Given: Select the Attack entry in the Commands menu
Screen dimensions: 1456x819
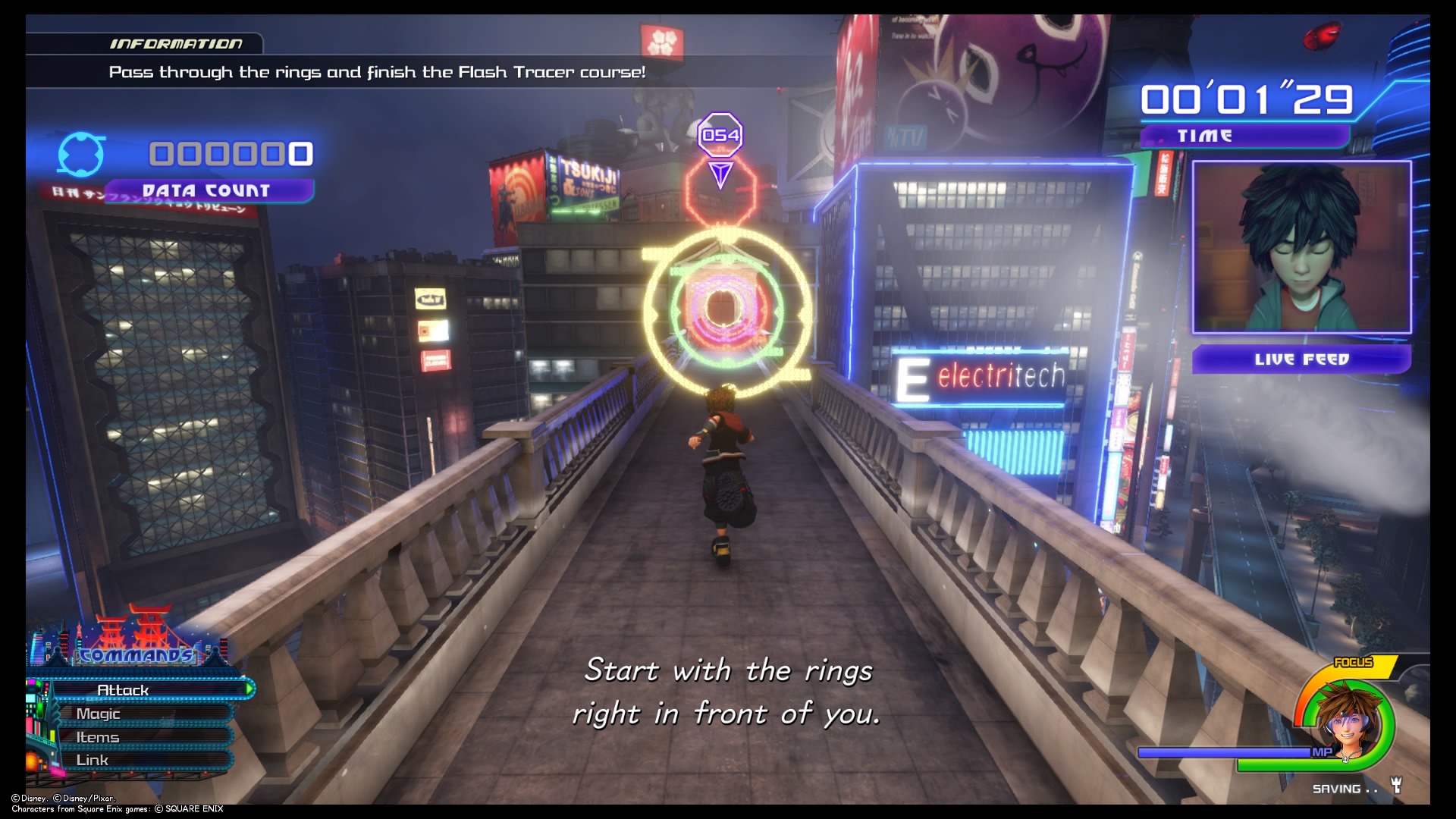Looking at the screenshot, I should click(124, 689).
